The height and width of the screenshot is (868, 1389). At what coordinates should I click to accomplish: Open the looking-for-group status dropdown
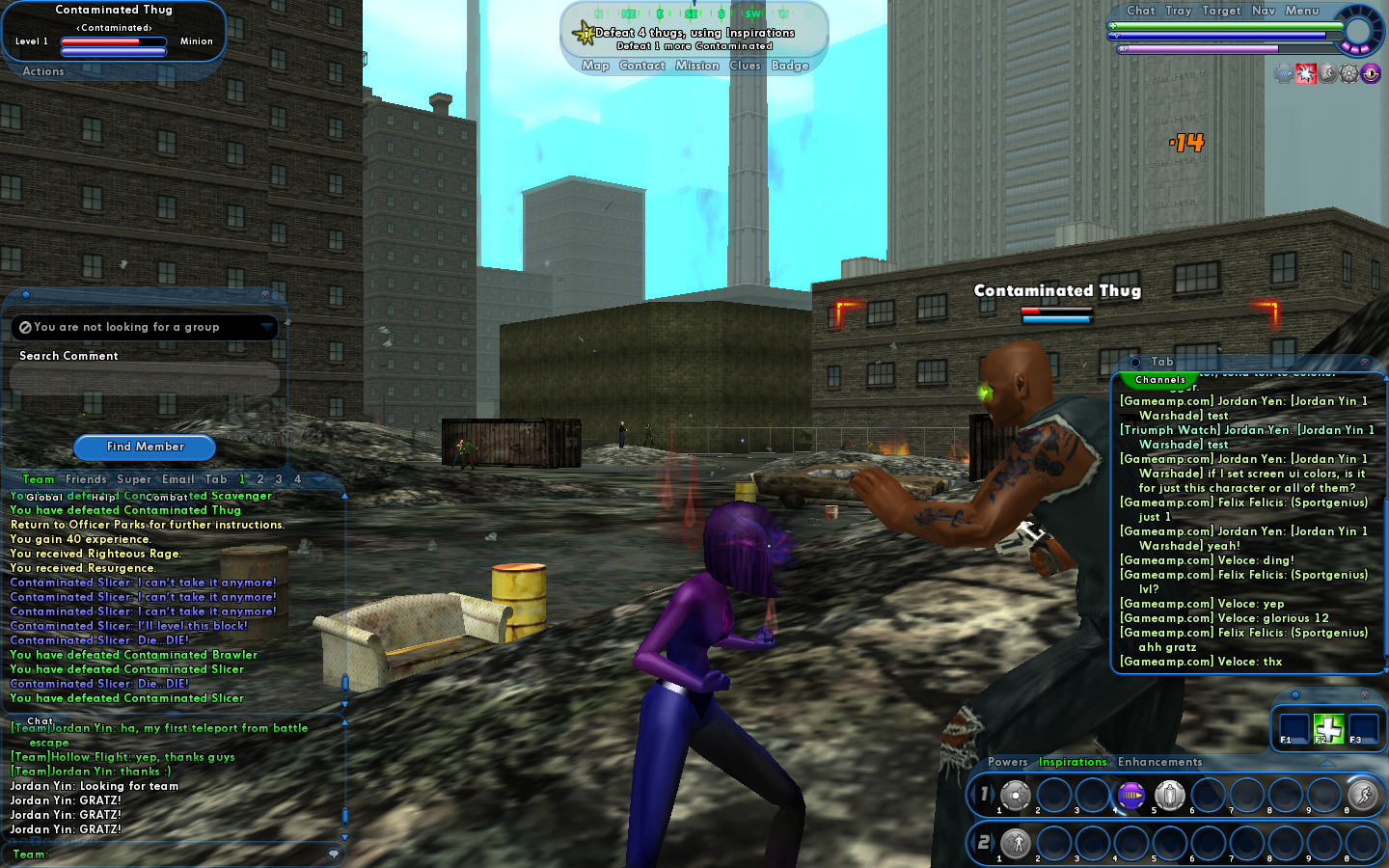coord(266,328)
